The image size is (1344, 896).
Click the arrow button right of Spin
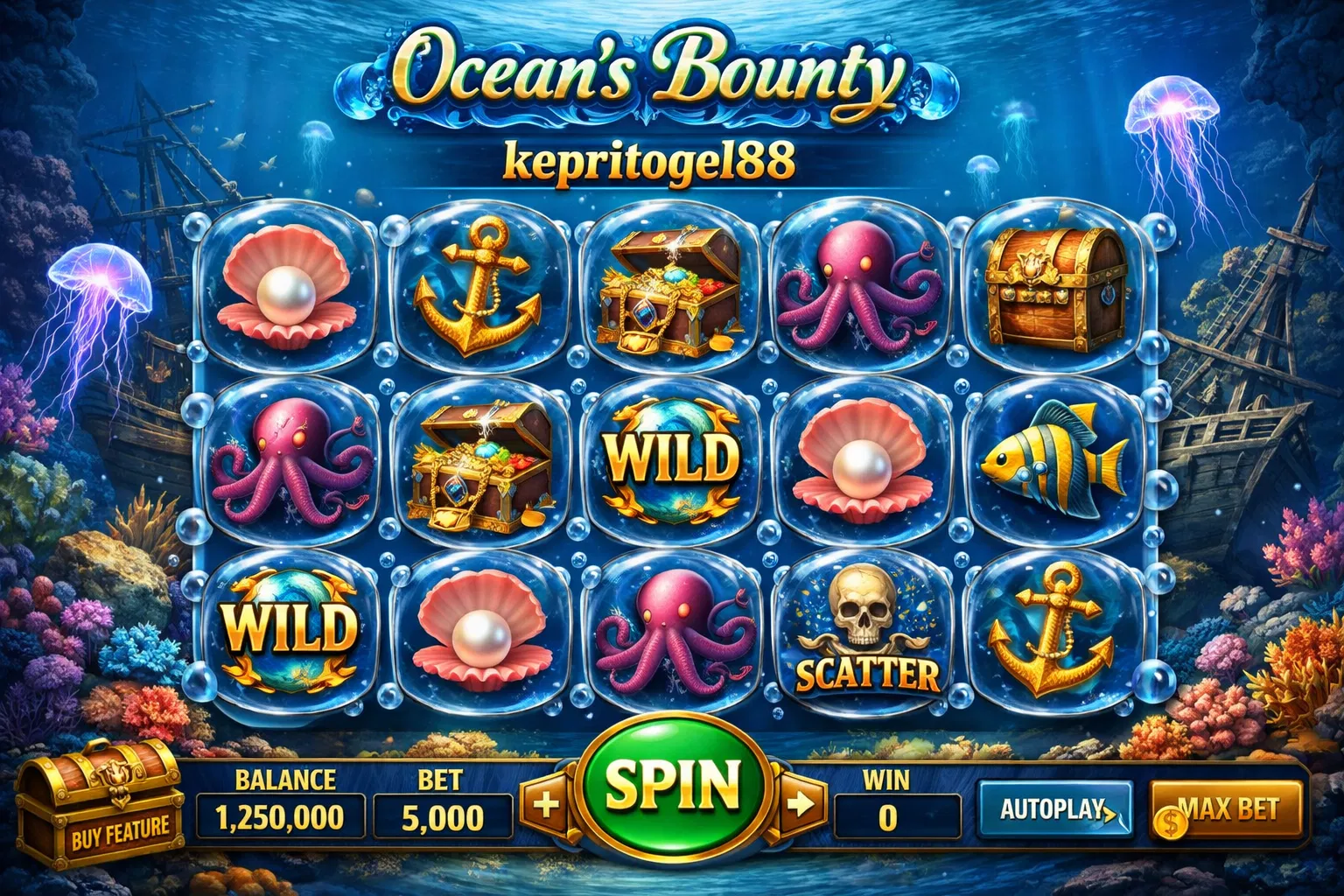pyautogui.click(x=800, y=804)
